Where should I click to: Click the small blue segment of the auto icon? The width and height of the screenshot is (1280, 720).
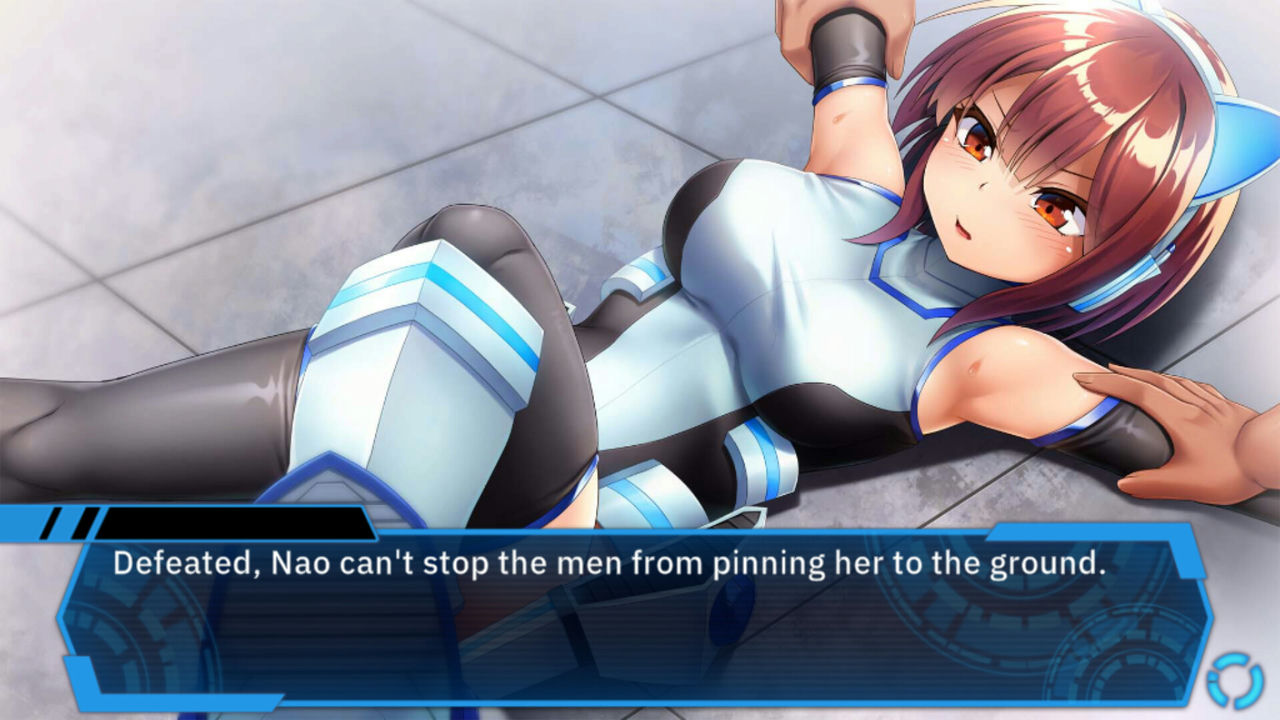(x=1212, y=678)
